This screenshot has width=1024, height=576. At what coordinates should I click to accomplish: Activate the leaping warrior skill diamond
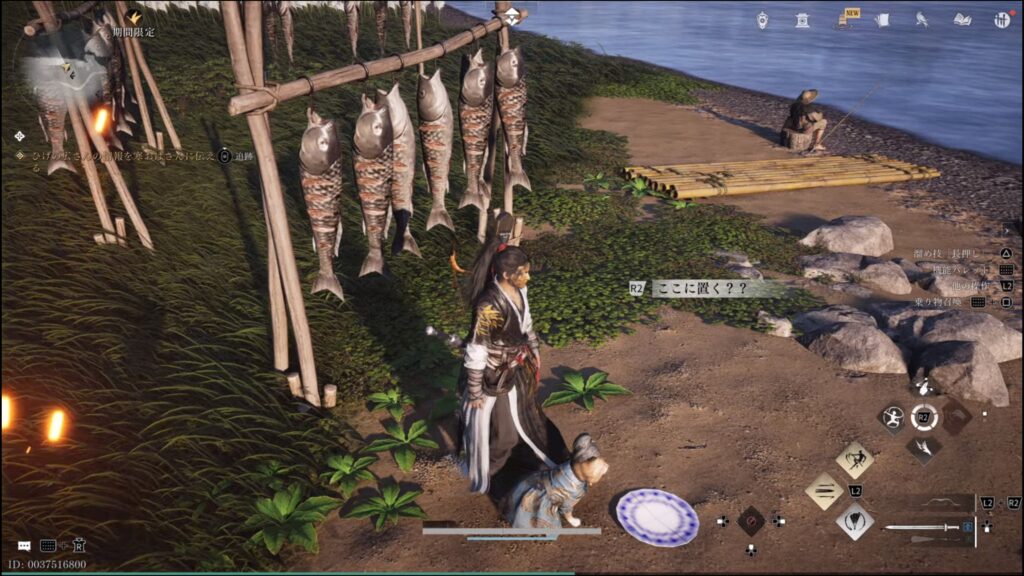tap(854, 459)
